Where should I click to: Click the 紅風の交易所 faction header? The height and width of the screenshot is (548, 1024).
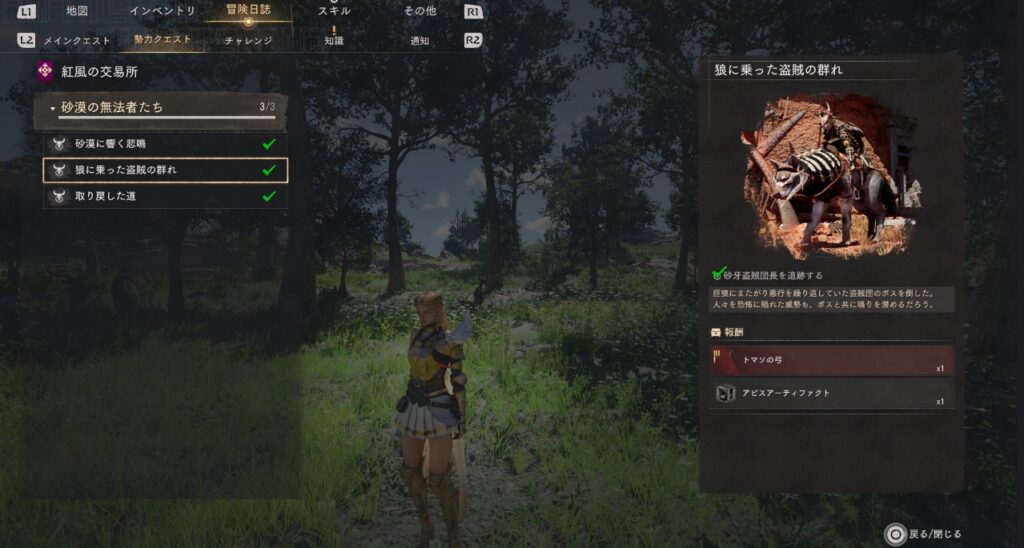pos(100,72)
